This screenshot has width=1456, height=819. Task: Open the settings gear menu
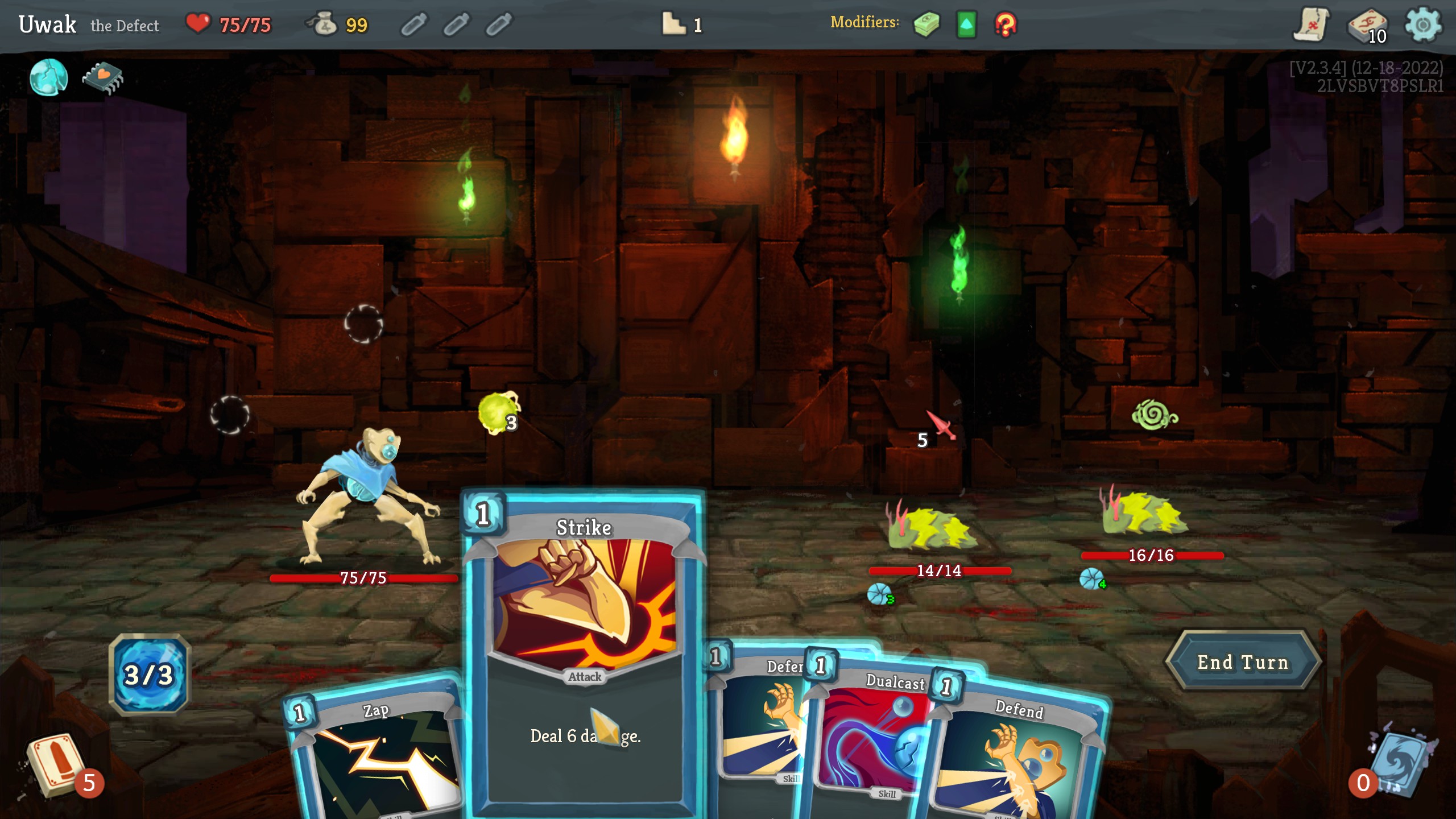(x=1422, y=25)
